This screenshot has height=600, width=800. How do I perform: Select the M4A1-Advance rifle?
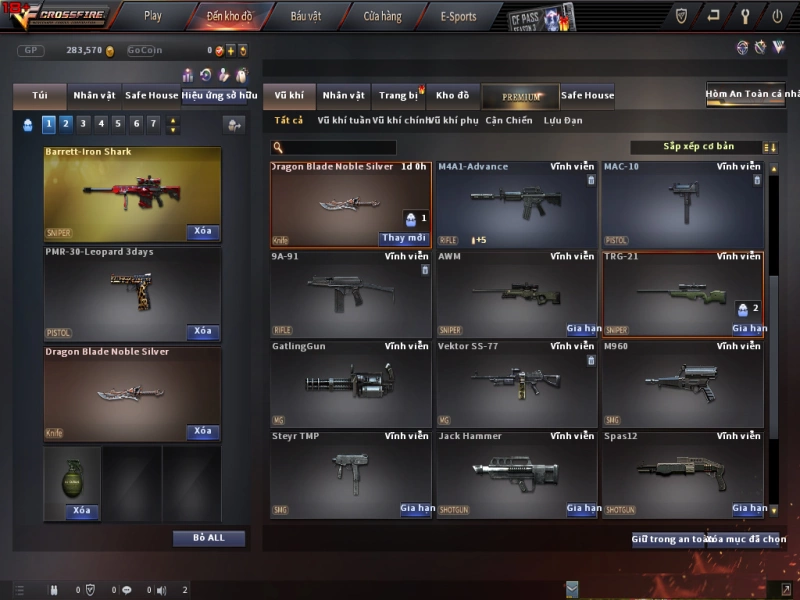[516, 204]
